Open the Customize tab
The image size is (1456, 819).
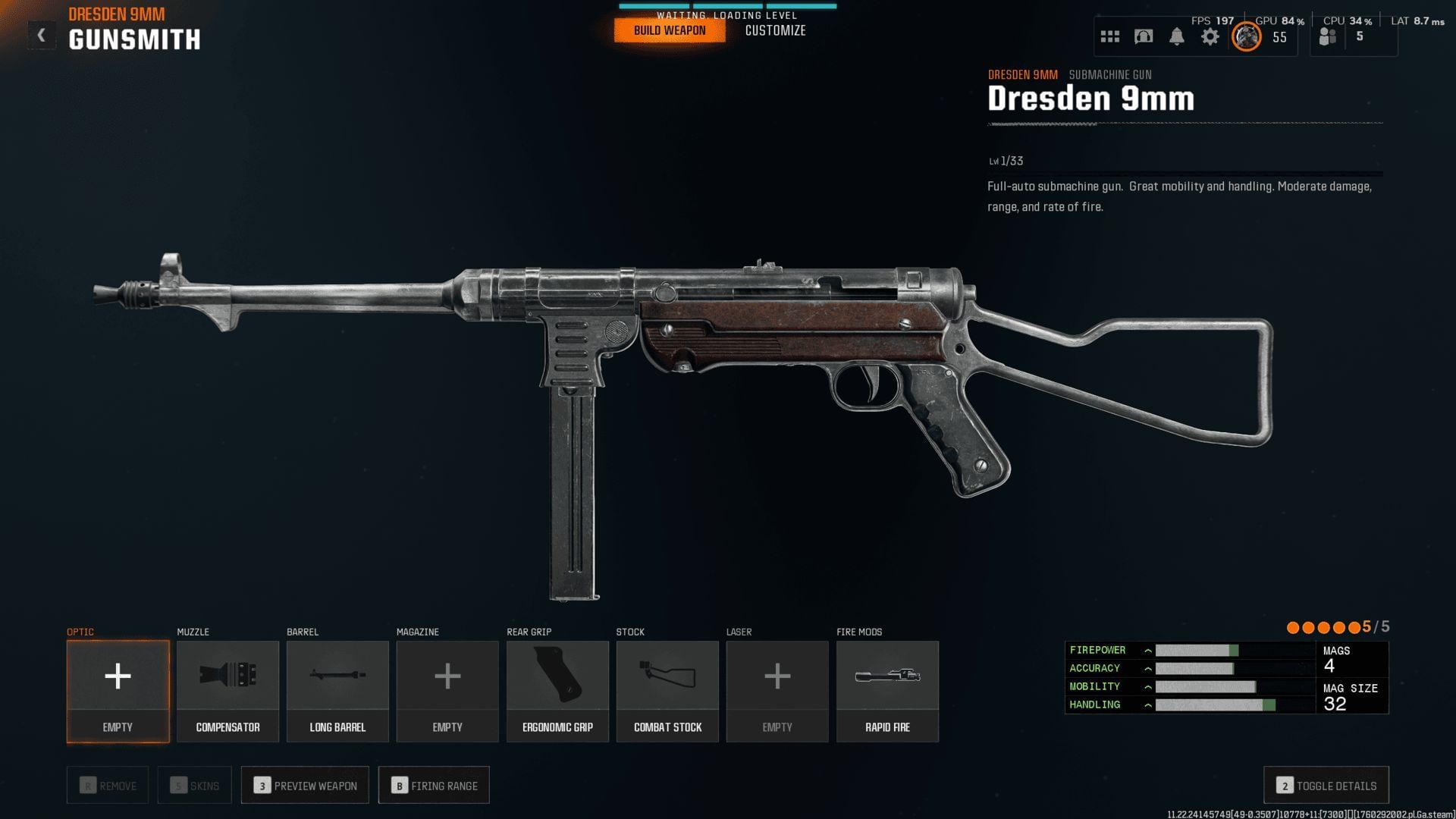775,30
